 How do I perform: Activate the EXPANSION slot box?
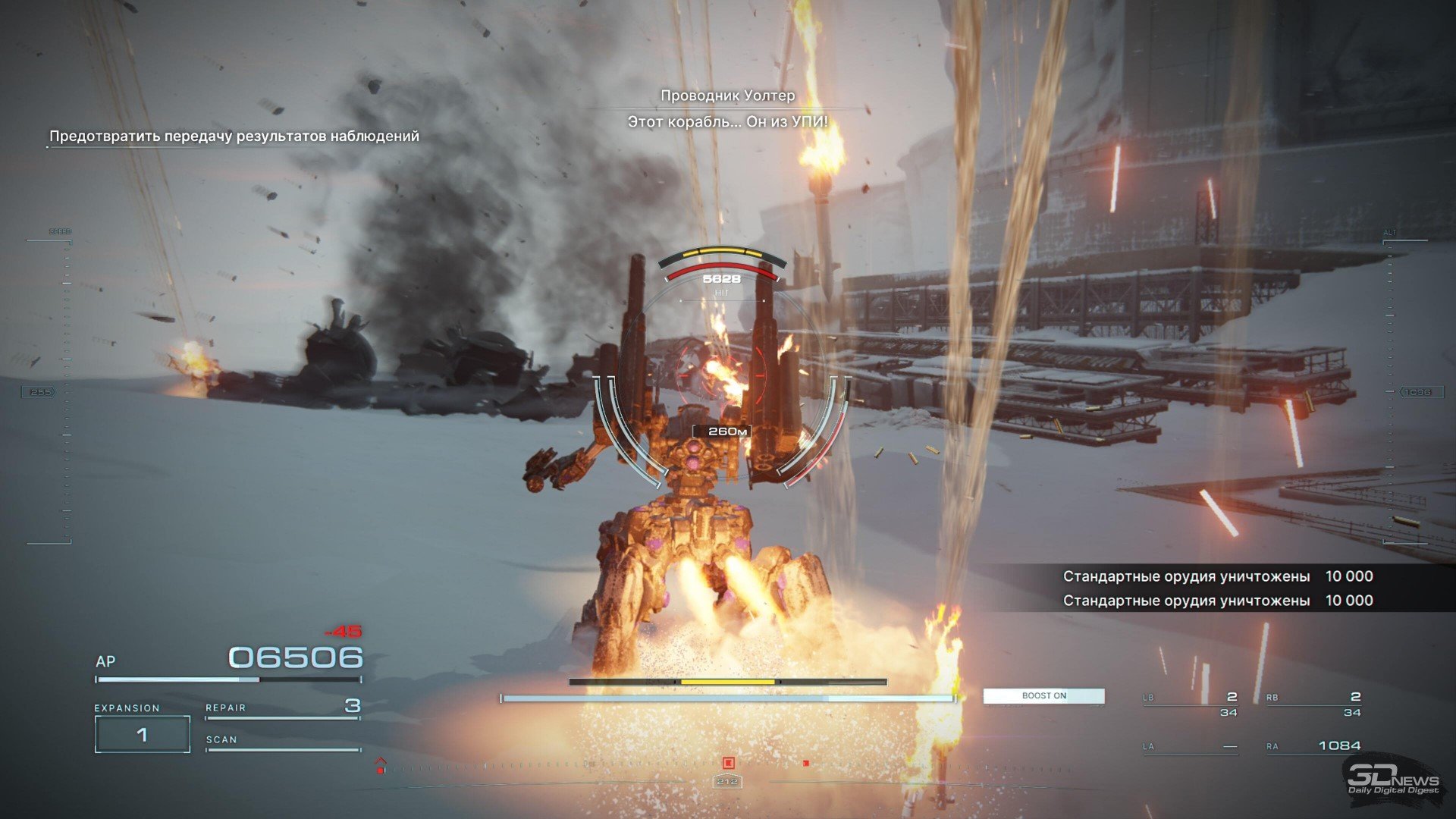143,734
